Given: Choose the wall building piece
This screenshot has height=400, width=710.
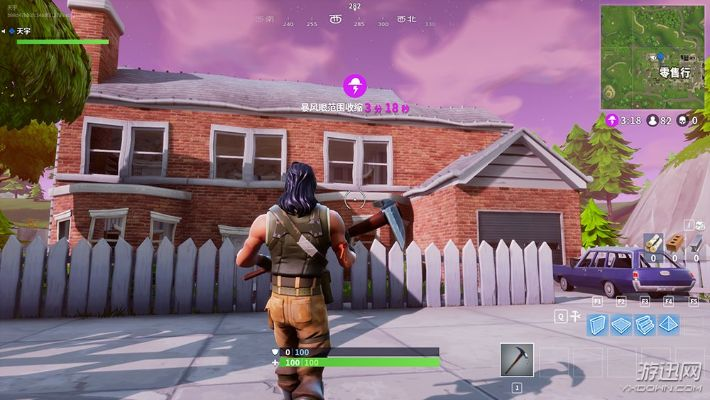Looking at the screenshot, I should pyautogui.click(x=598, y=324).
